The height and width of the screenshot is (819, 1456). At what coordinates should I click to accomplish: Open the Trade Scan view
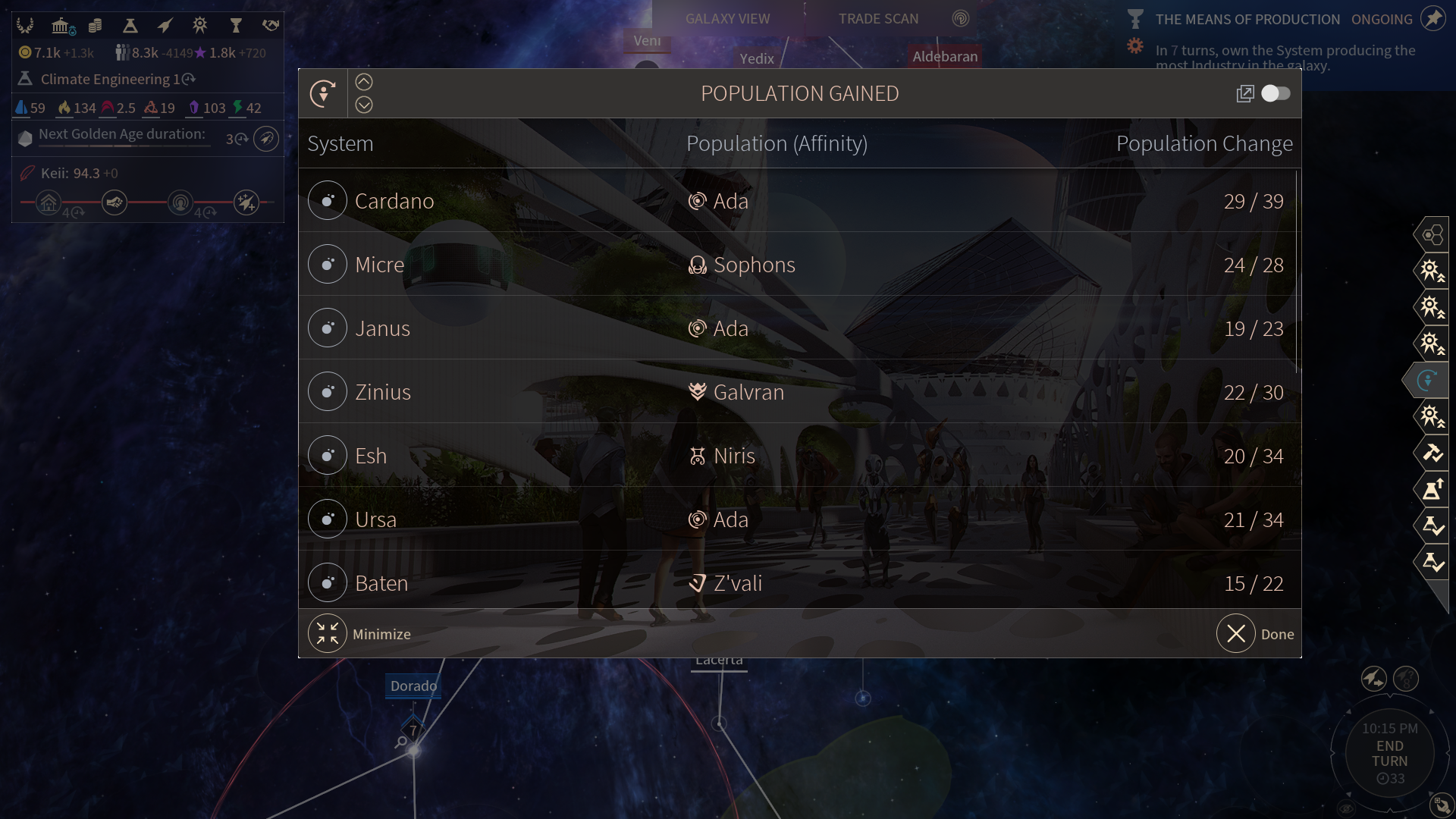(x=878, y=19)
